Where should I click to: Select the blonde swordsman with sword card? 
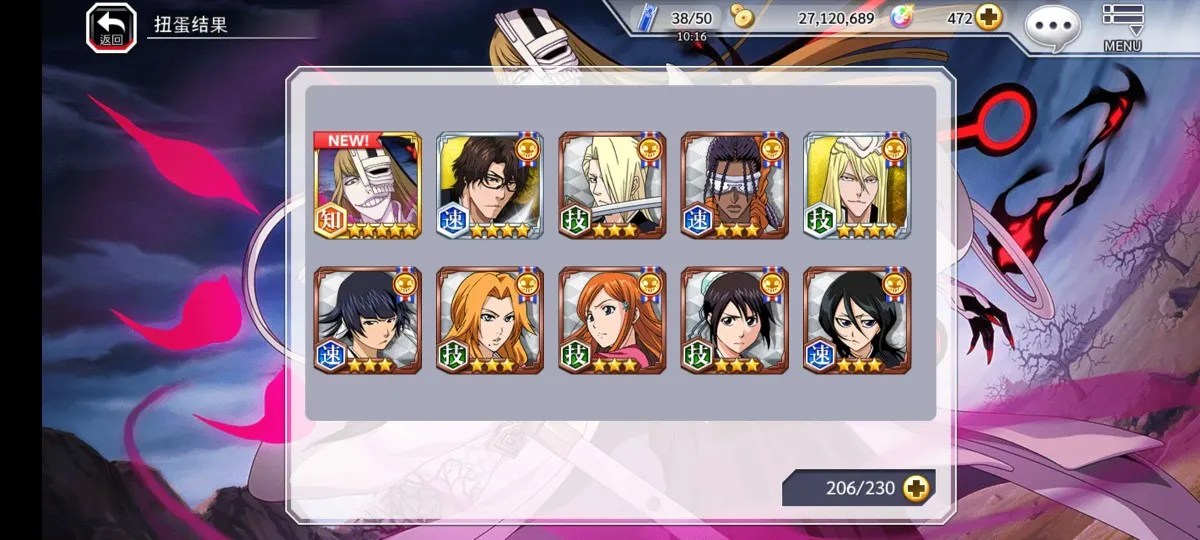[612, 186]
